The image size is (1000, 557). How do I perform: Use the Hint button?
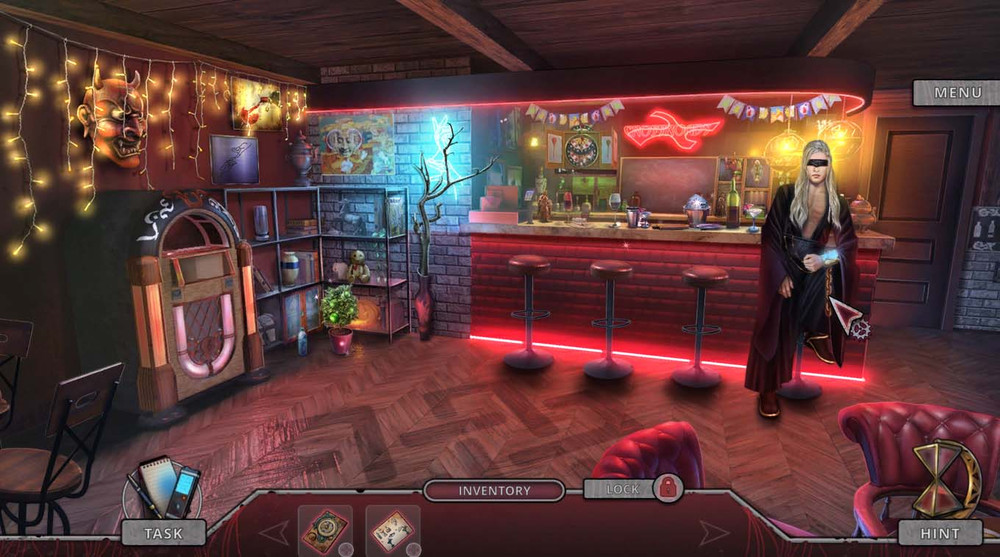[x=940, y=533]
